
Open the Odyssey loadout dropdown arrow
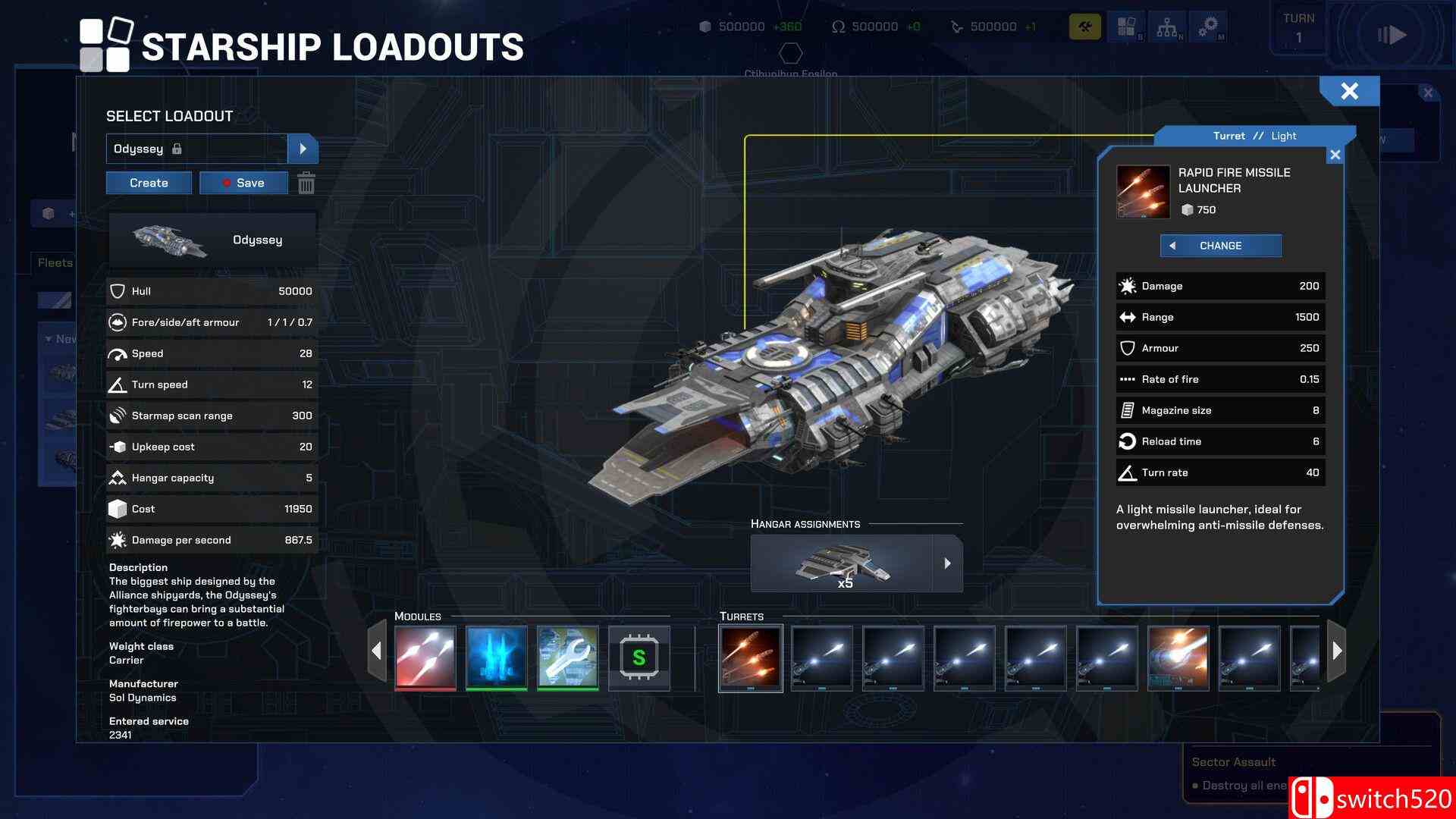coord(303,149)
